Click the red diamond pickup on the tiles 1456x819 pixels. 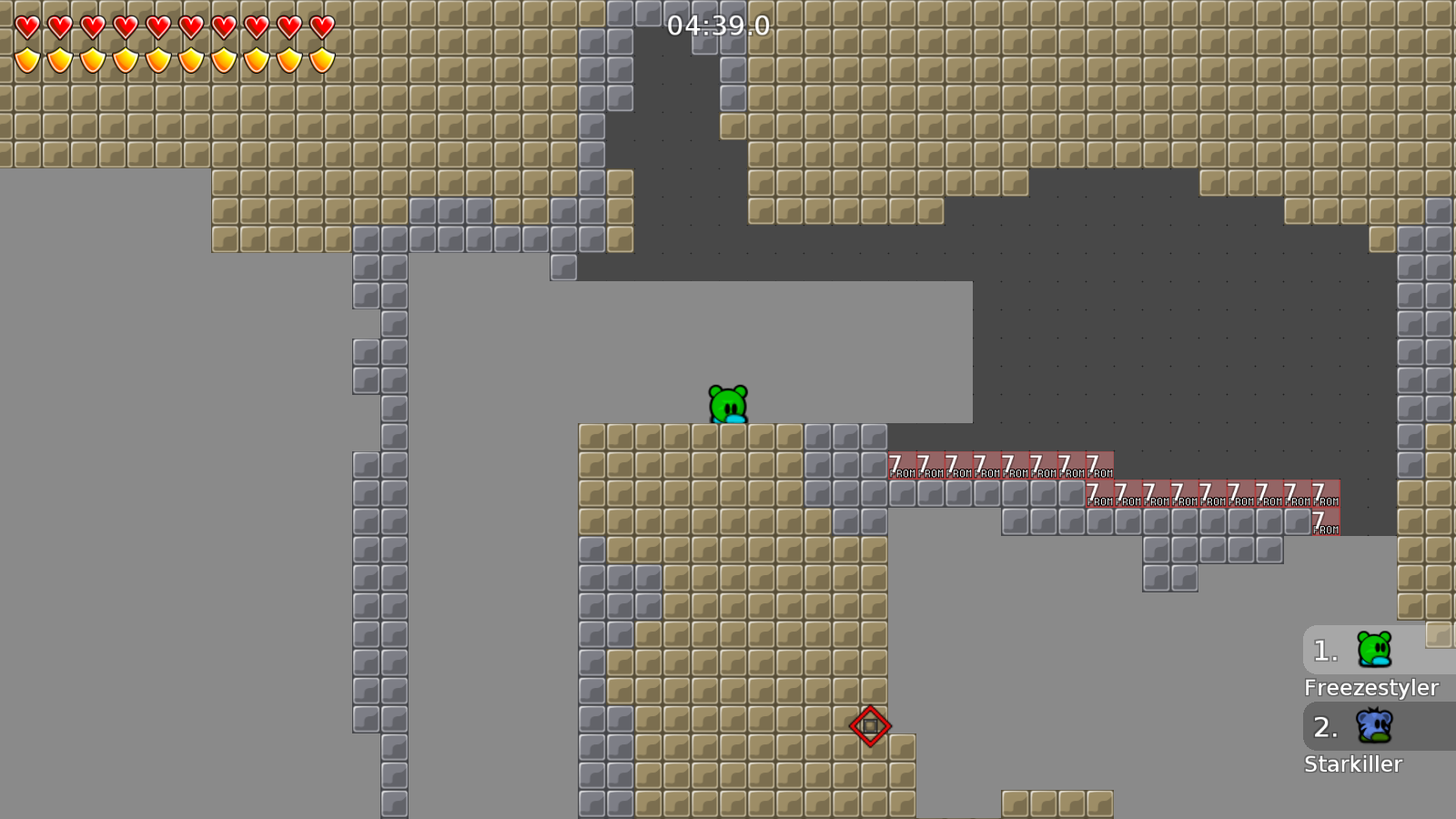871,725
